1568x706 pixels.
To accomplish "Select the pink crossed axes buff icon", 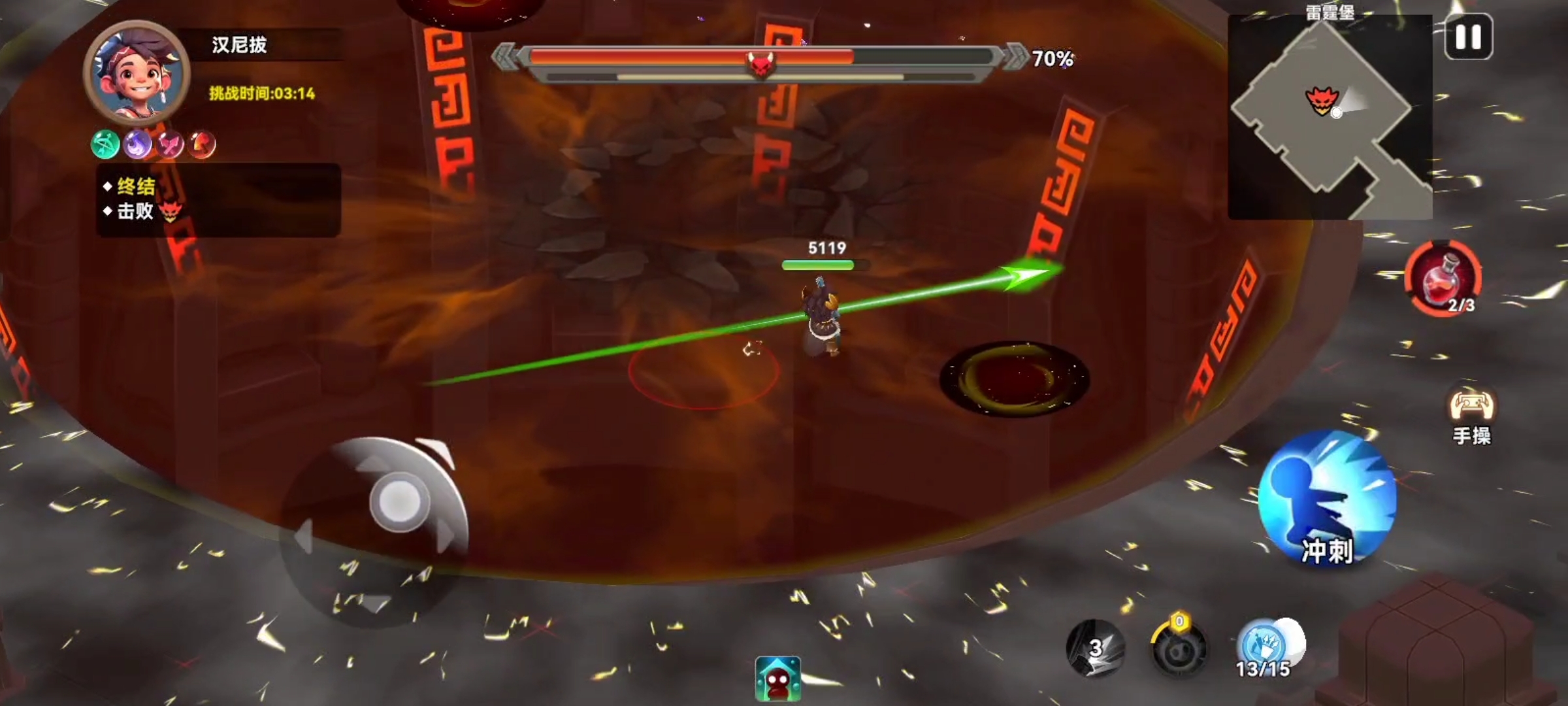I will (169, 144).
